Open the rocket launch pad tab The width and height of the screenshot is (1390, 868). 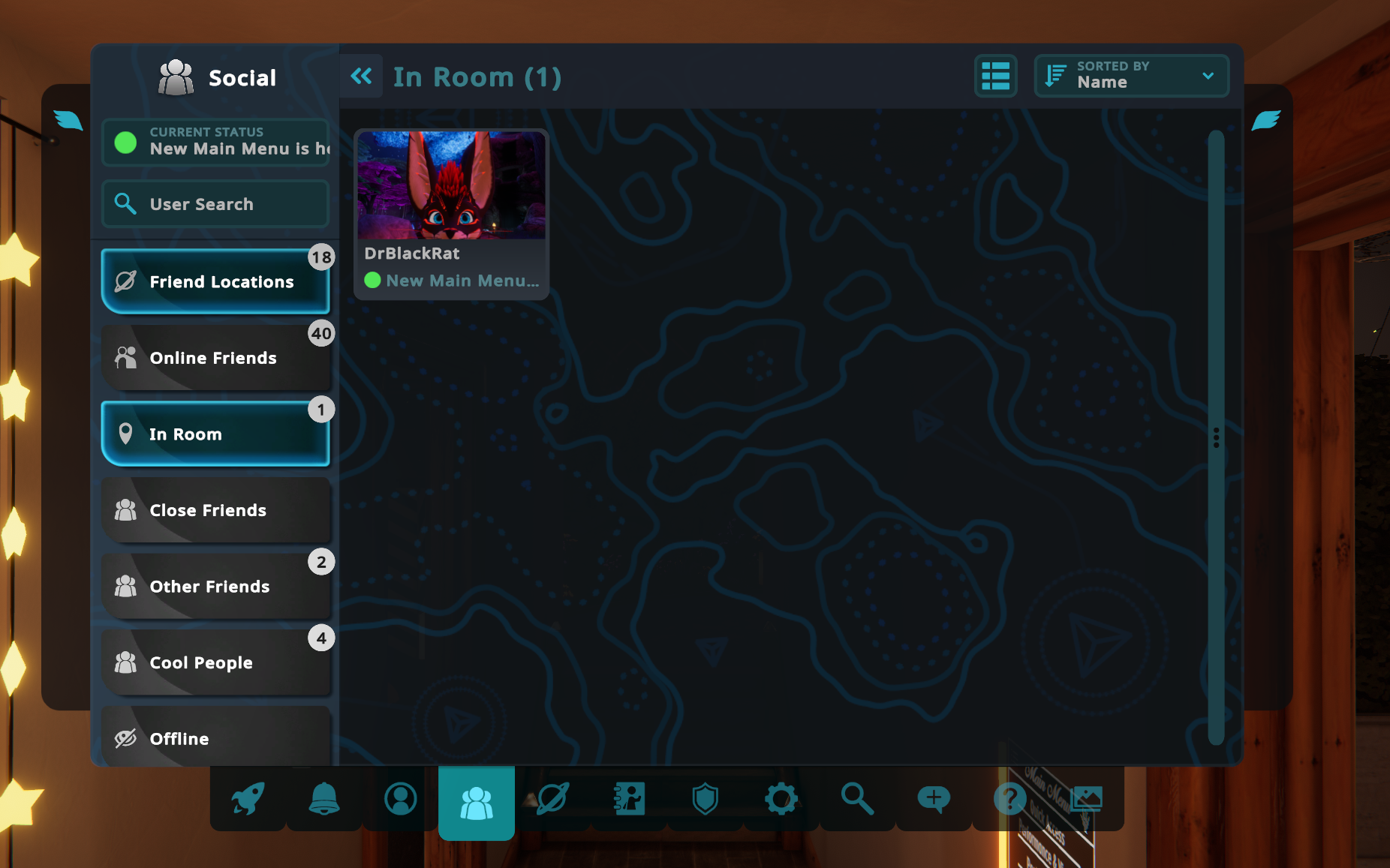pos(248,798)
